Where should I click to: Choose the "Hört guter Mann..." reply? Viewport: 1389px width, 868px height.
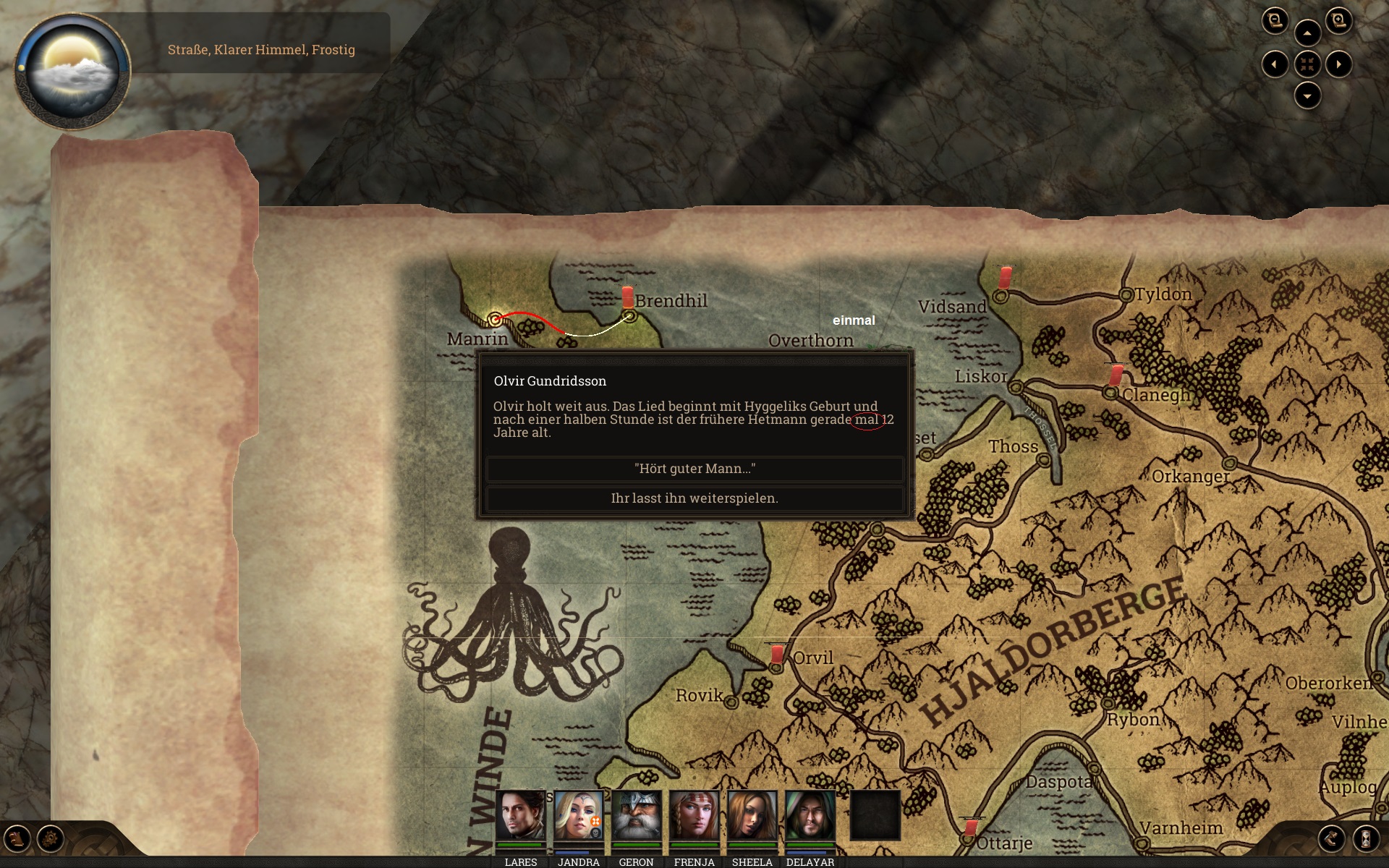[x=694, y=469]
